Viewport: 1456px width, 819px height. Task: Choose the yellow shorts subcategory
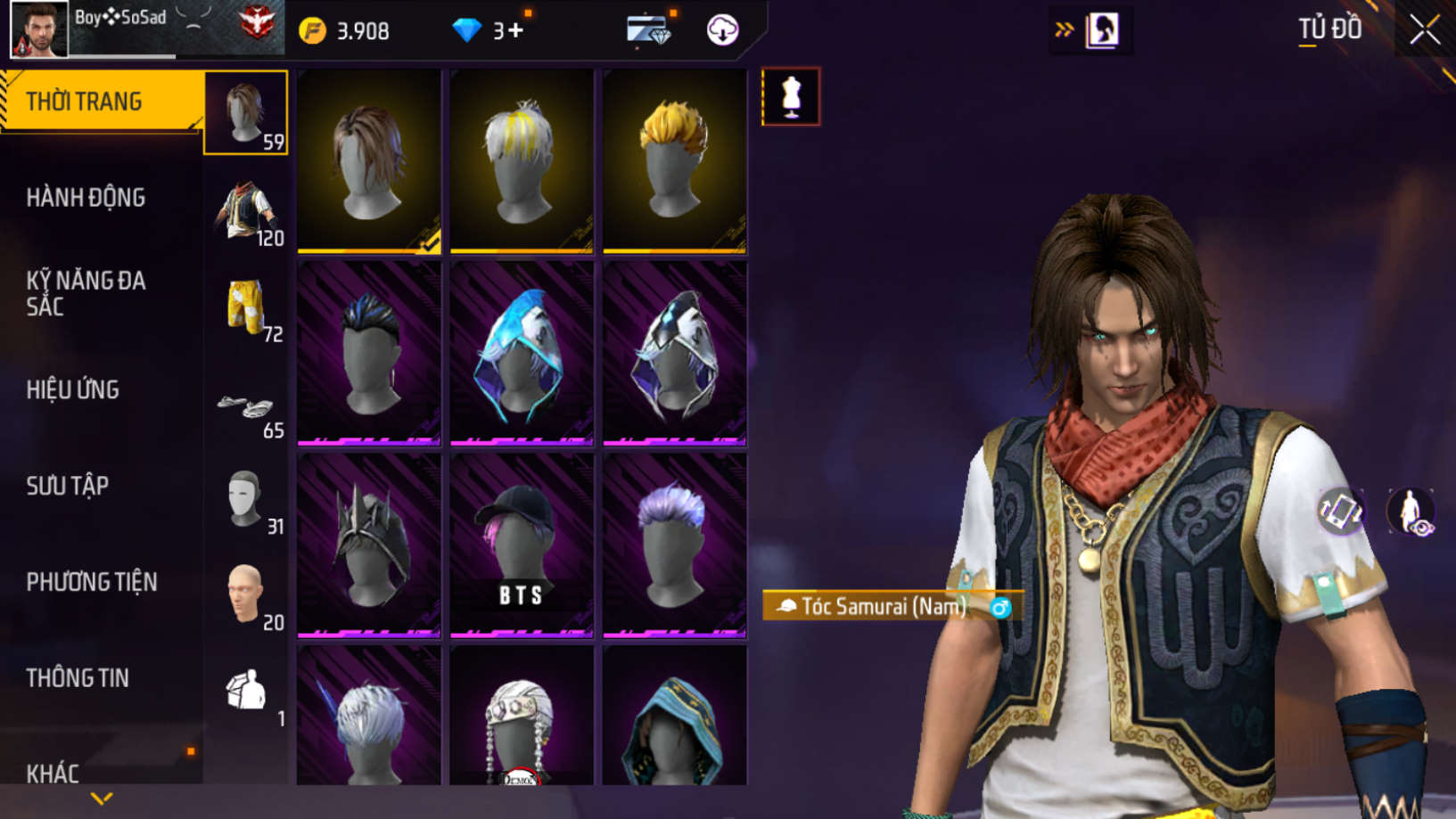point(246,307)
